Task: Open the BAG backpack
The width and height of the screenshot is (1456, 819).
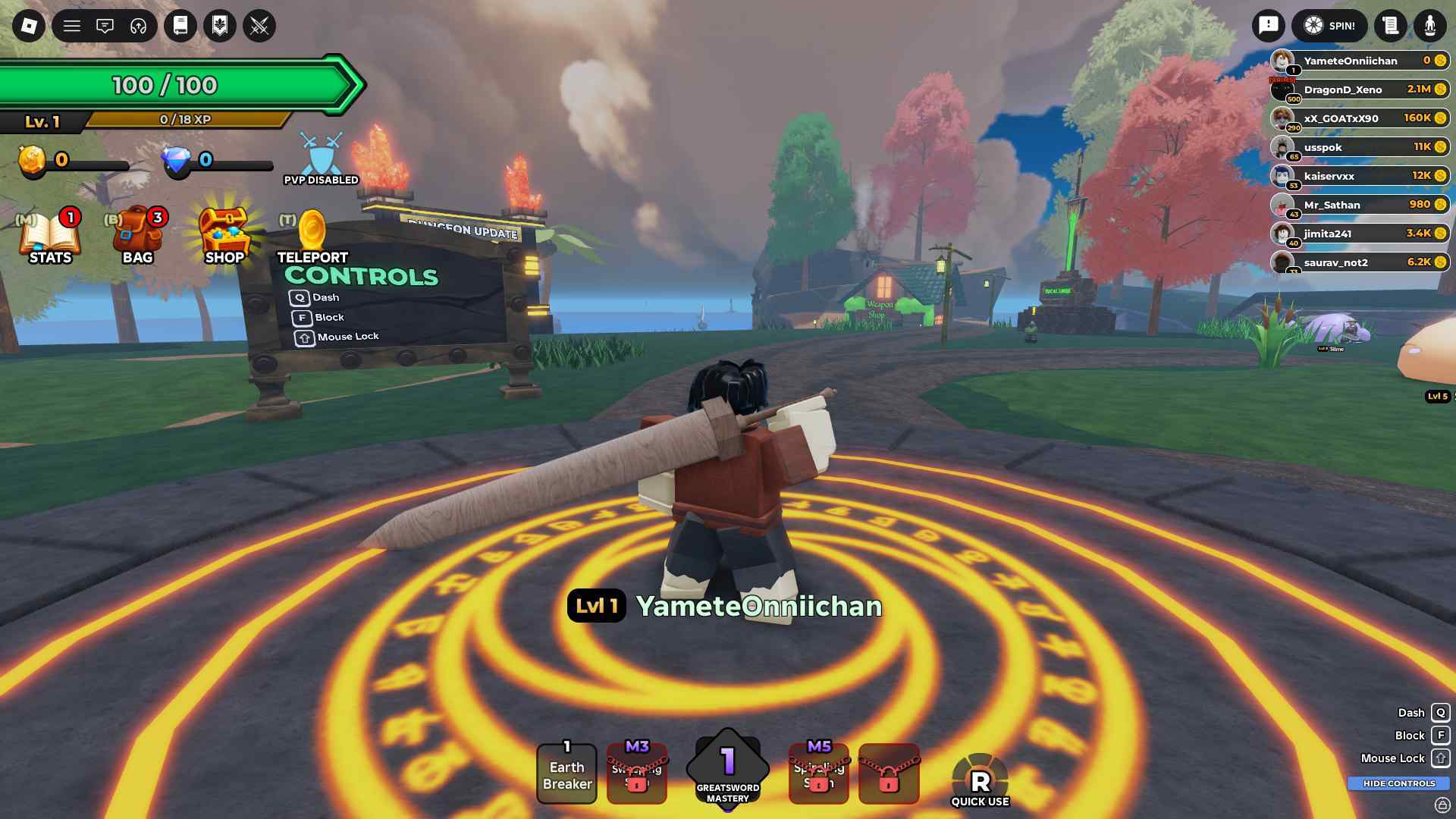Action: (138, 235)
